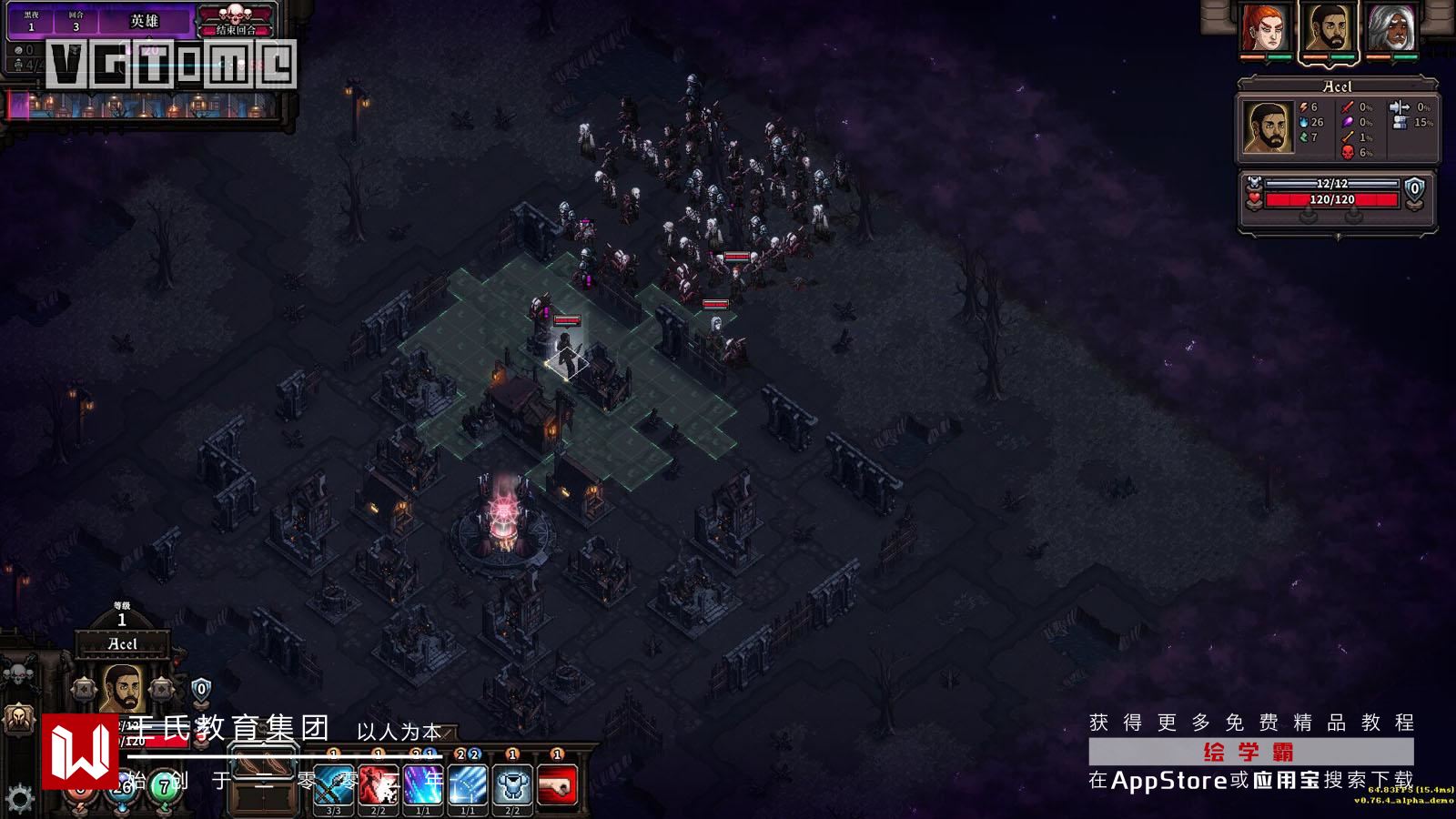
Task: Switch to the previous hero with the left arrow
Action: tap(86, 690)
